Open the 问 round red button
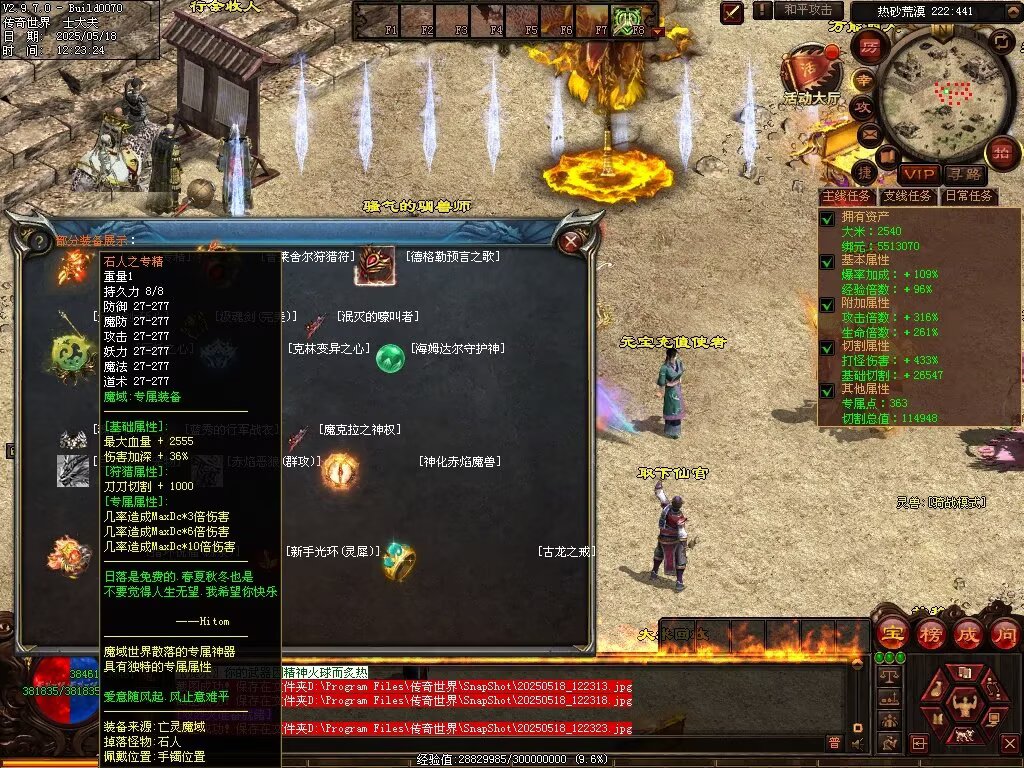The width and height of the screenshot is (1024, 768). [x=1004, y=633]
